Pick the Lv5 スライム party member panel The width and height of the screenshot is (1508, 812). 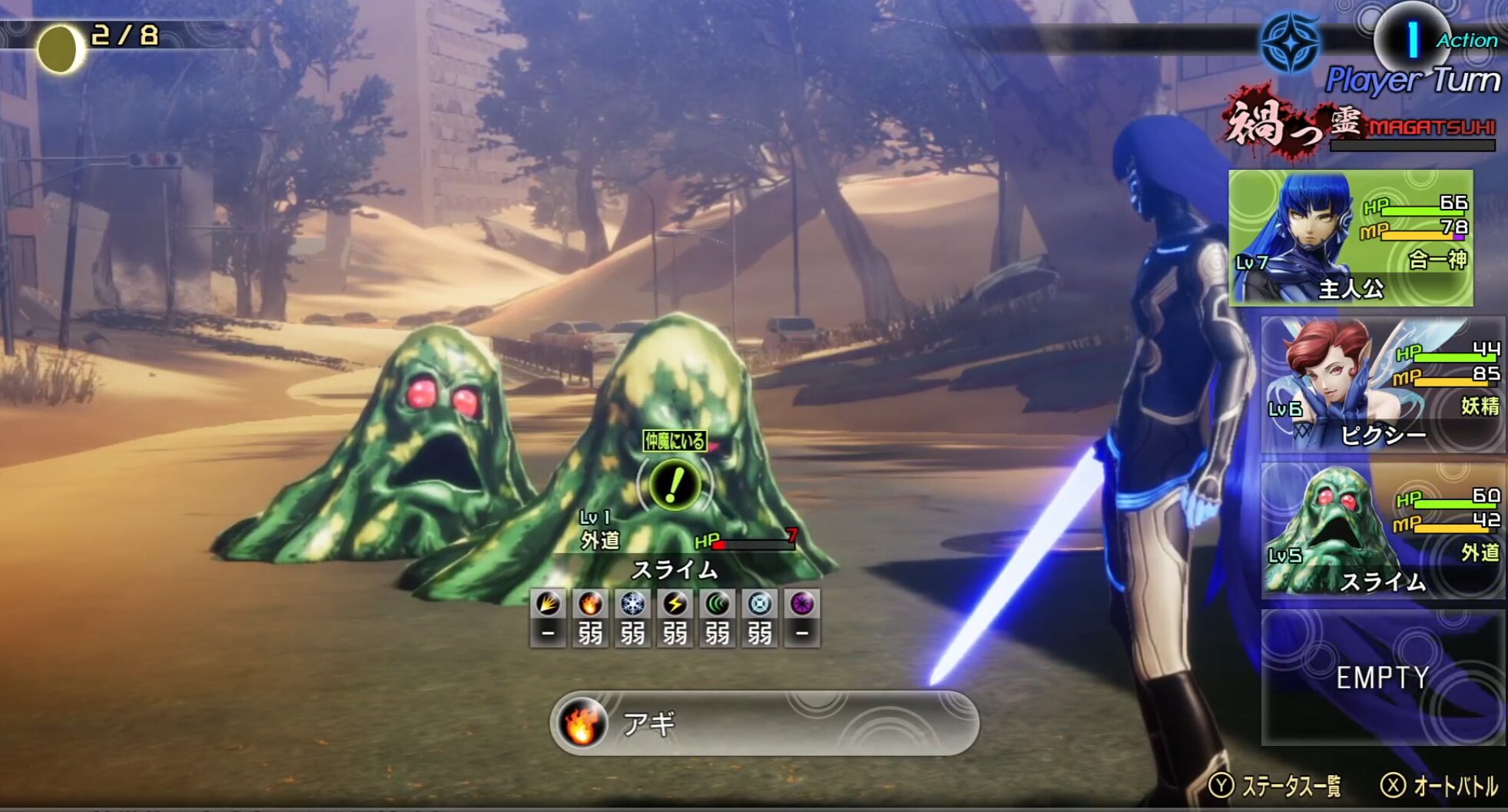1382,530
